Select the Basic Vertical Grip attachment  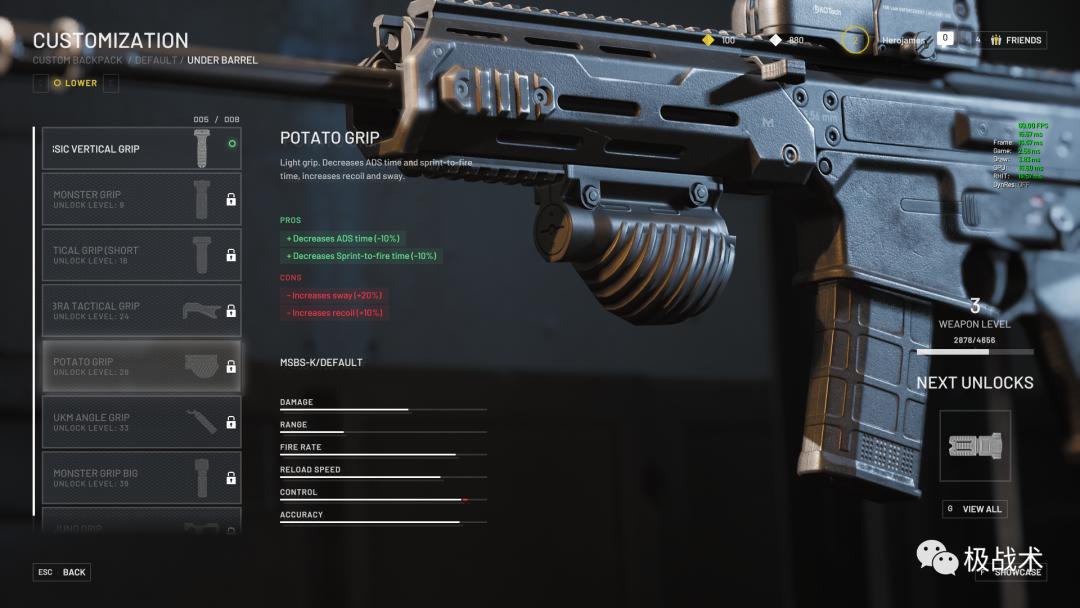[x=141, y=149]
